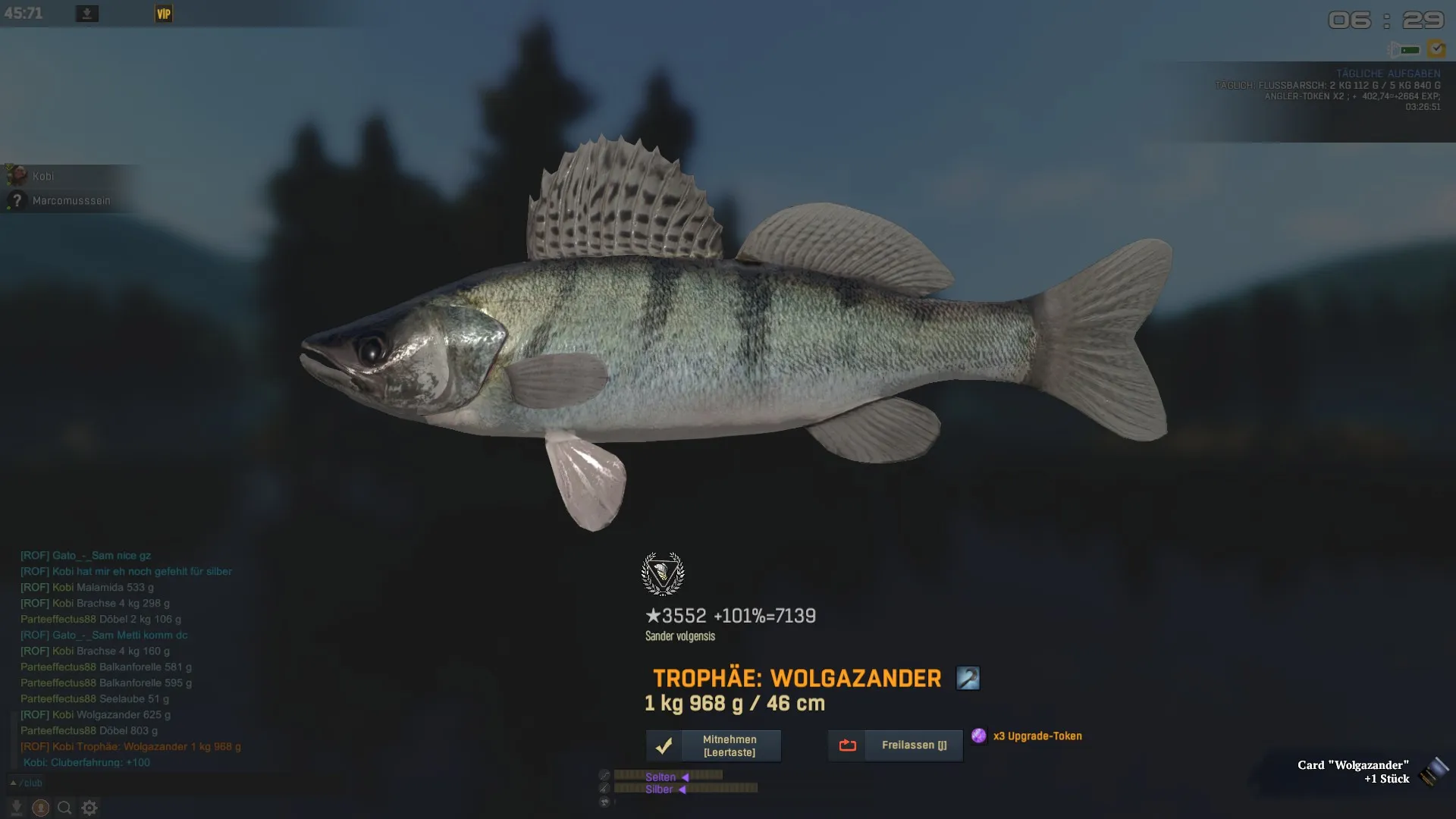Screen dimensions: 1456x819
Task: Select player Marcomusssein in the player list
Action: [71, 201]
